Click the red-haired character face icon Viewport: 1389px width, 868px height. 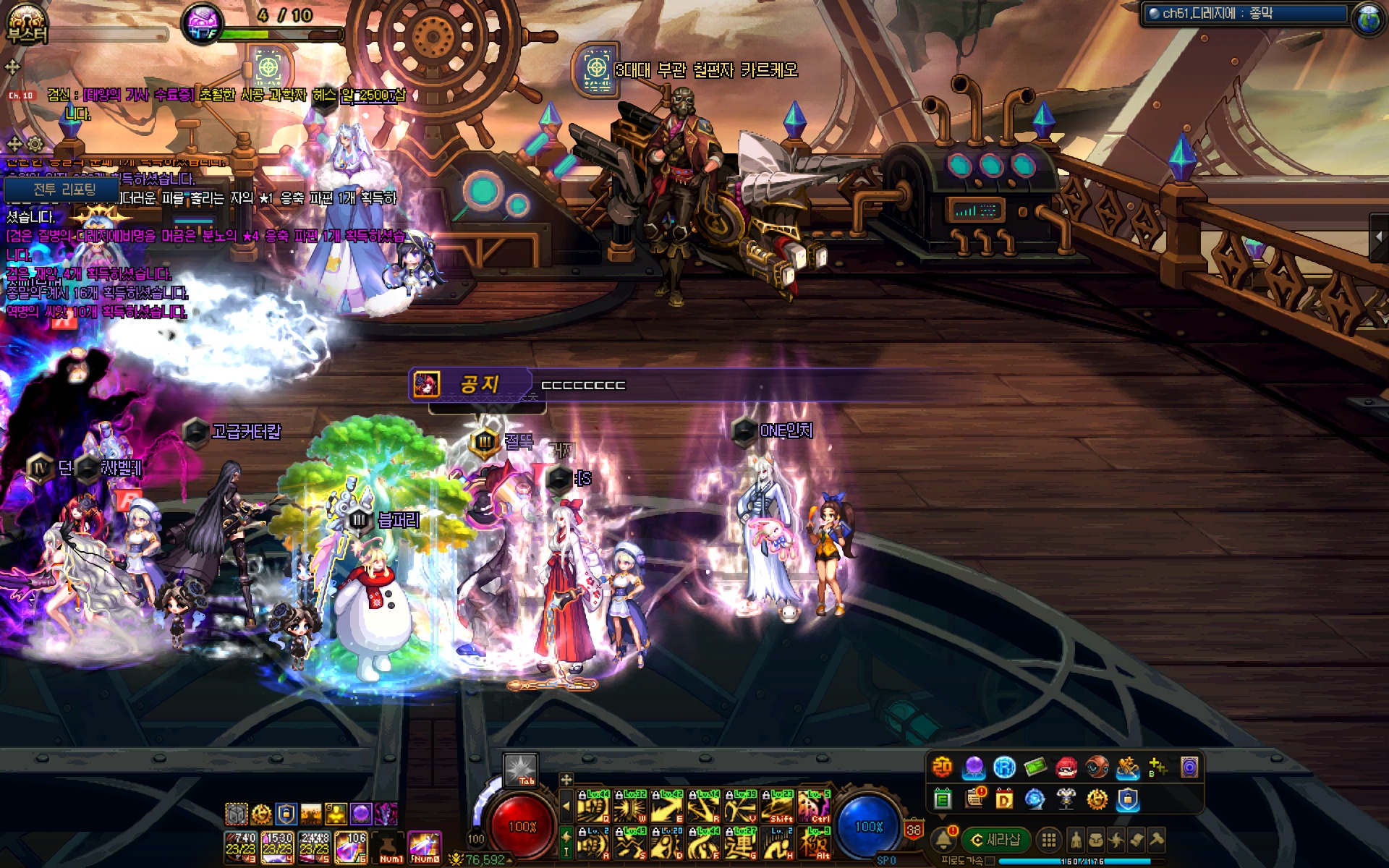[x=1066, y=767]
